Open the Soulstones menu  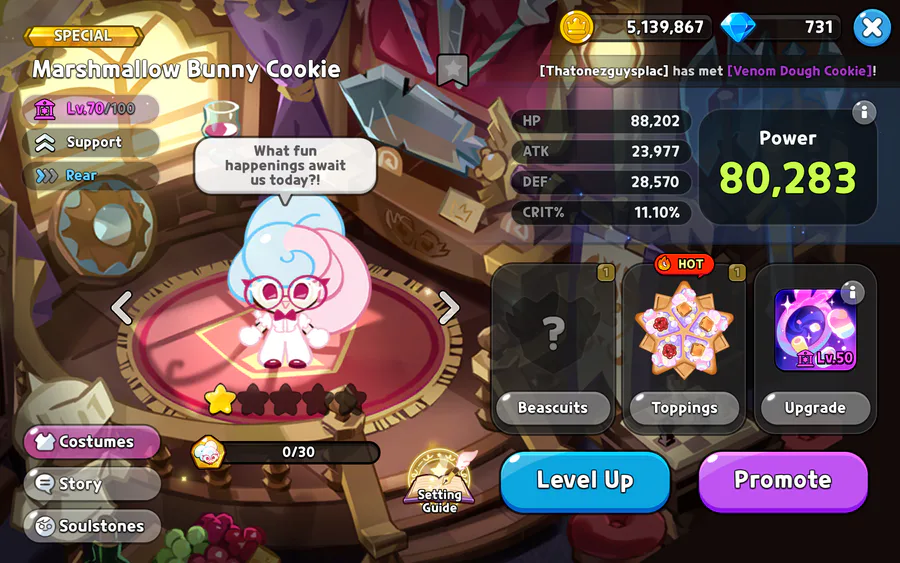click(93, 526)
